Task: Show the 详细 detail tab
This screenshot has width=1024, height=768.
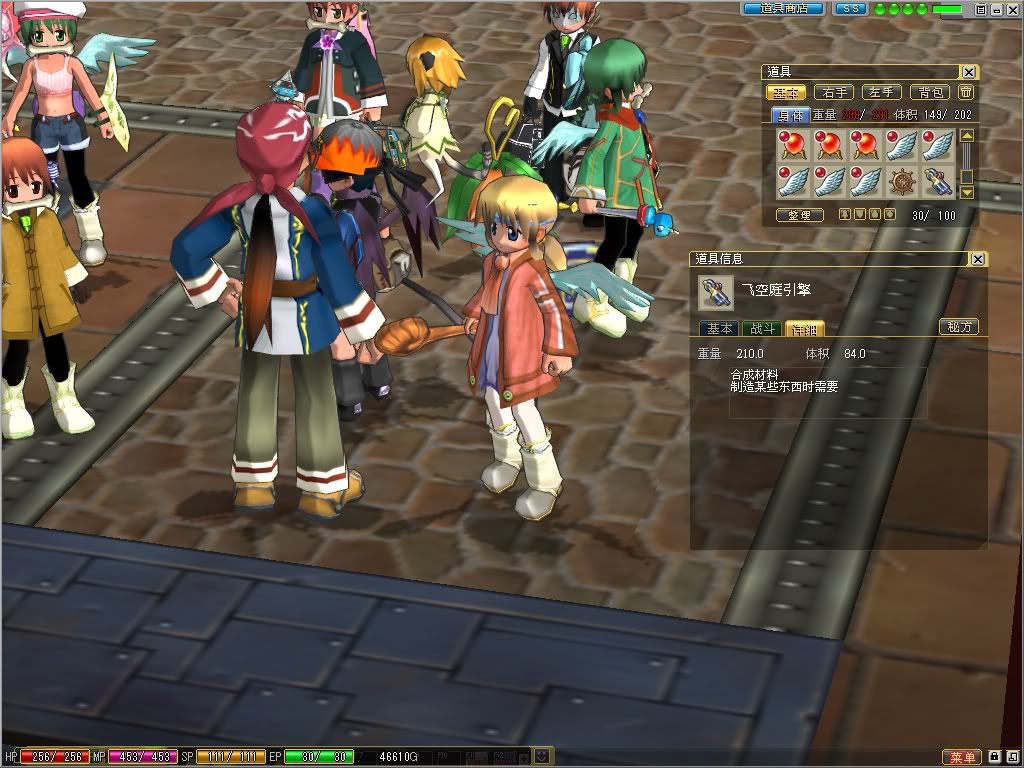Action: [x=803, y=328]
